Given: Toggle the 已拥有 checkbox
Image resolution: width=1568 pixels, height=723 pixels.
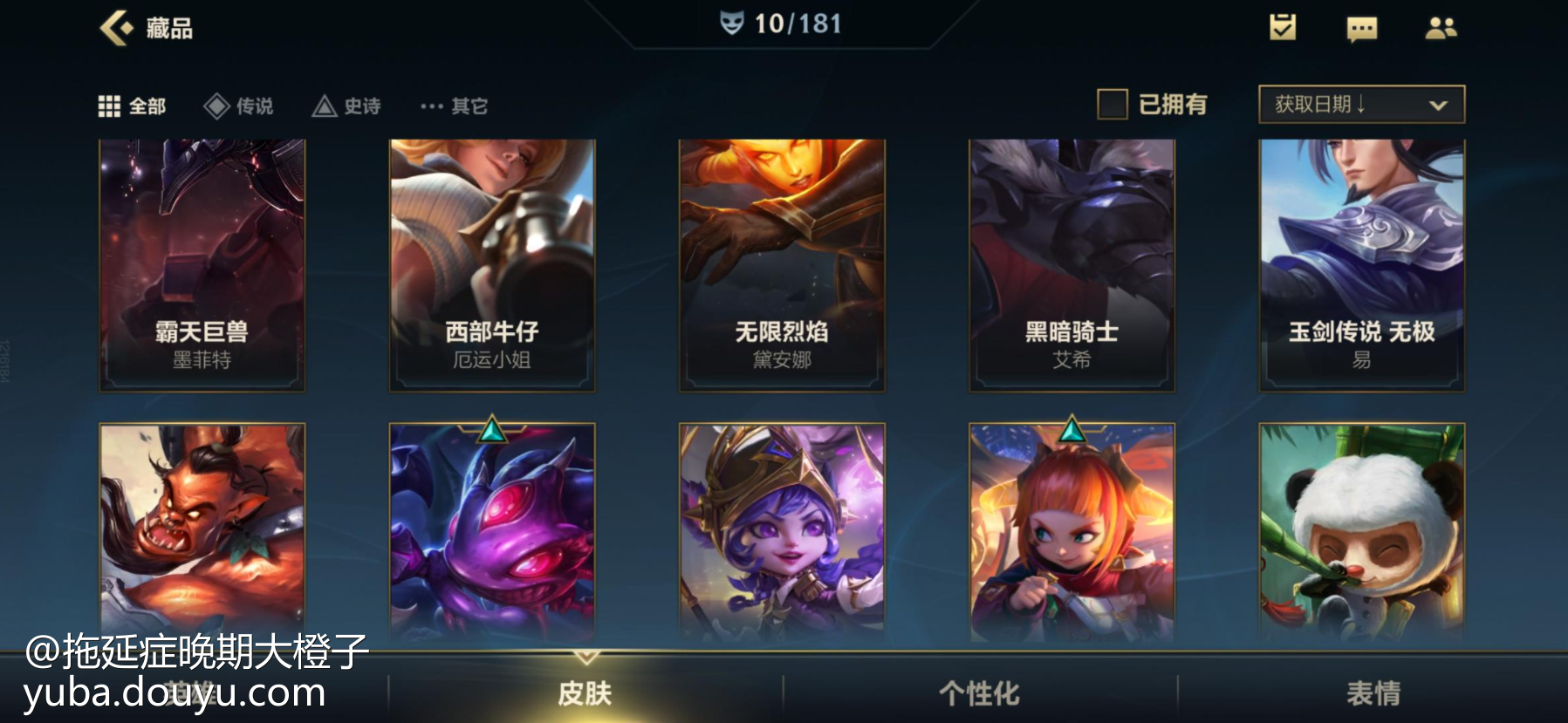Looking at the screenshot, I should tap(1112, 105).
